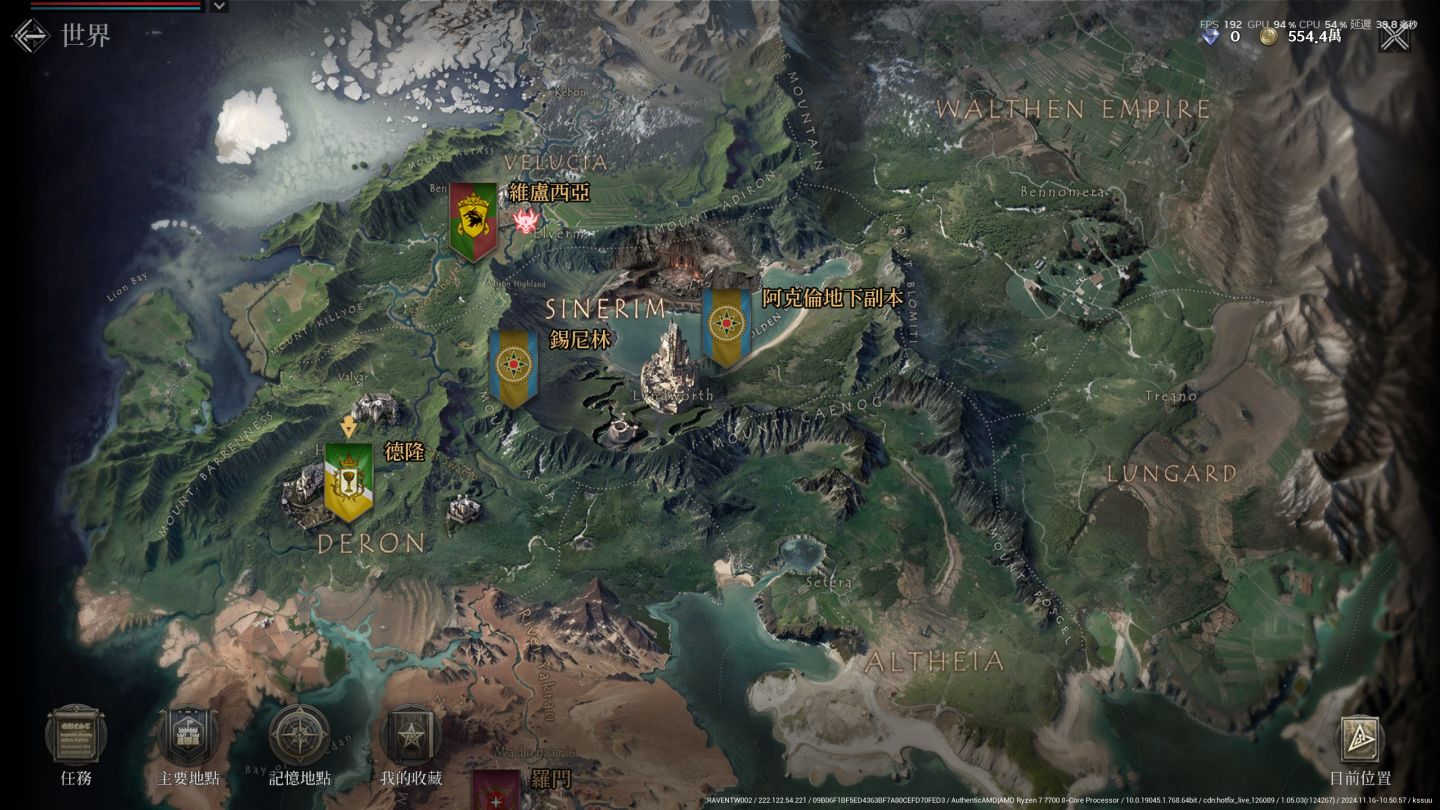Screen dimensions: 1440x810
Task: Select the 維盧西亞 region banner
Action: tap(473, 220)
